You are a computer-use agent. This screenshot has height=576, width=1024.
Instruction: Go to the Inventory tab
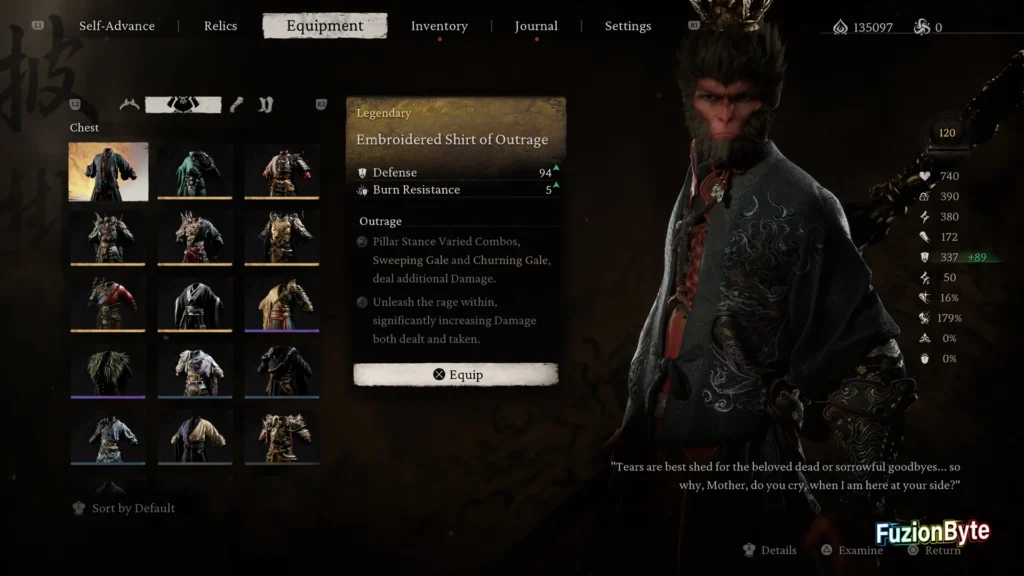[439, 26]
